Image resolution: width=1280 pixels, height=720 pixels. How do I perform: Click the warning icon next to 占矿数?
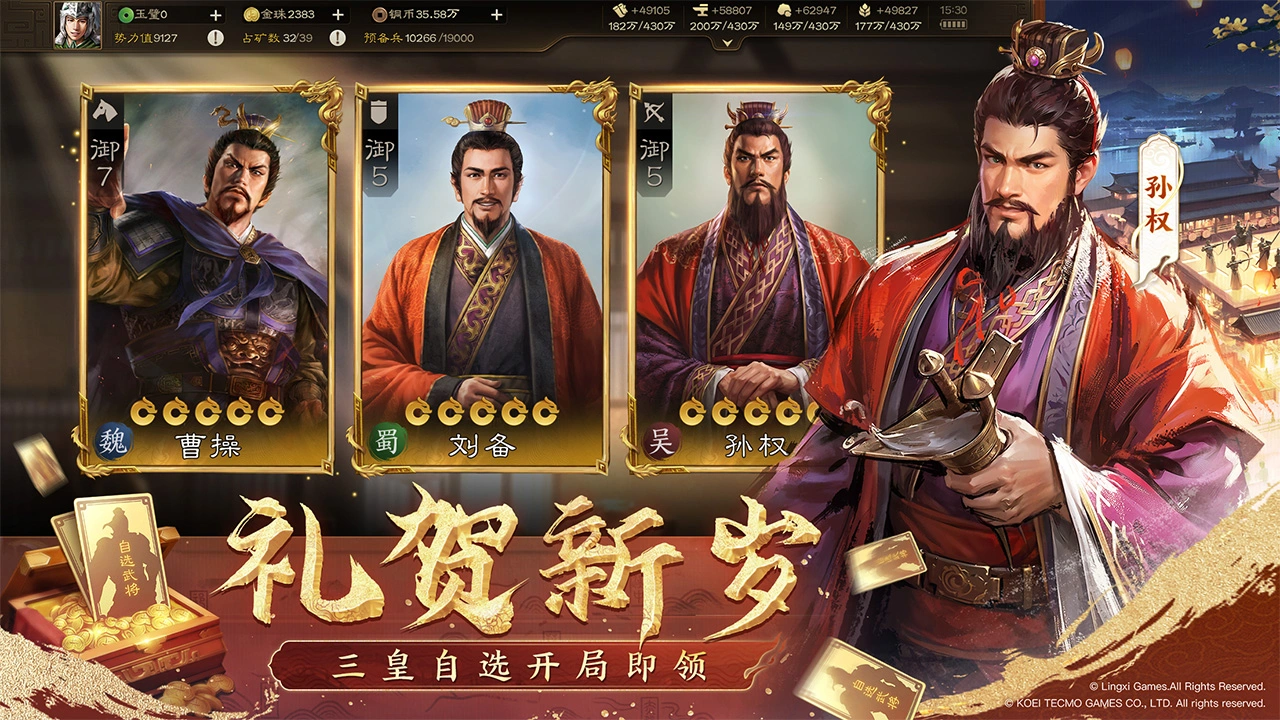(336, 38)
